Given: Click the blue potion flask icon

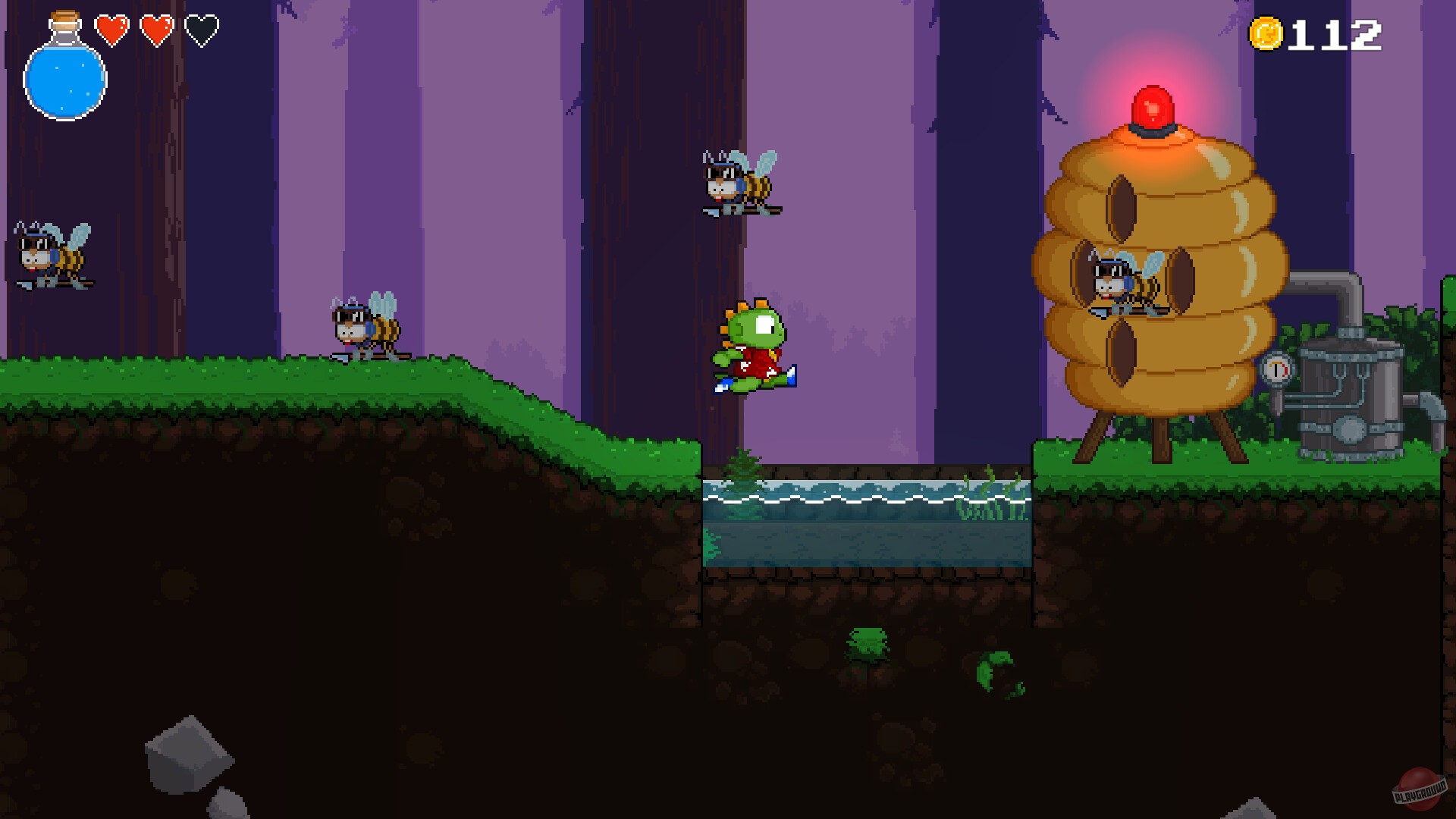Looking at the screenshot, I should (x=65, y=76).
